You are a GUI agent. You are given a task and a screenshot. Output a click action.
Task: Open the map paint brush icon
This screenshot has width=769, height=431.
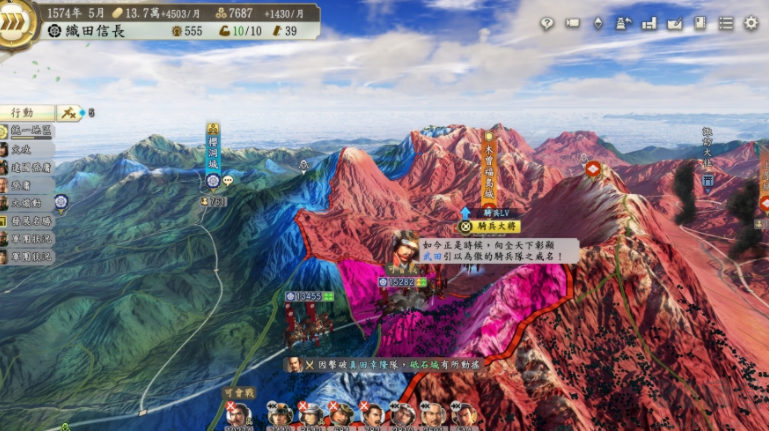(x=674, y=23)
